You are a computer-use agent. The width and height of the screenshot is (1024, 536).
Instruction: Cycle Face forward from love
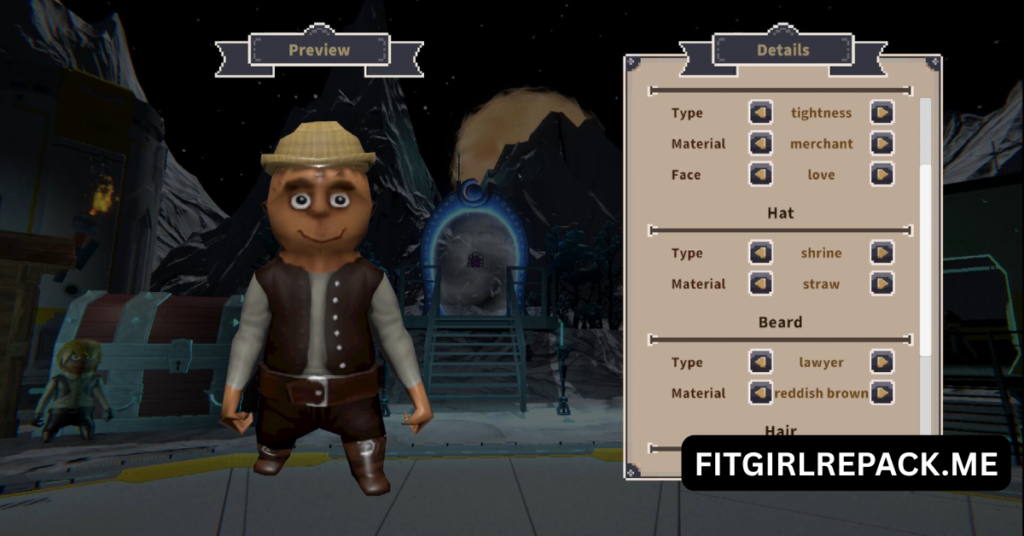pyautogui.click(x=881, y=175)
